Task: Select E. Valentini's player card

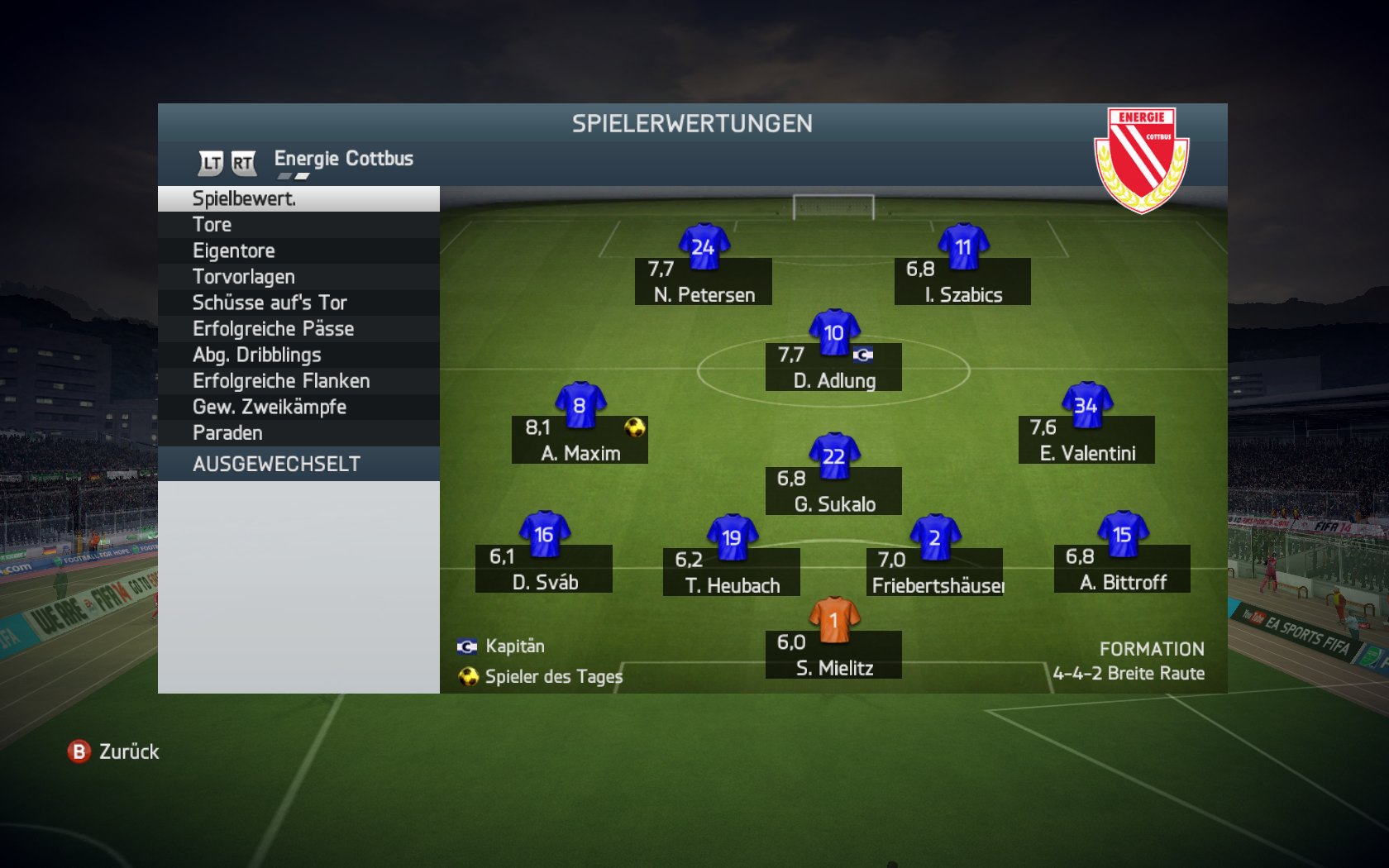Action: click(x=1086, y=440)
